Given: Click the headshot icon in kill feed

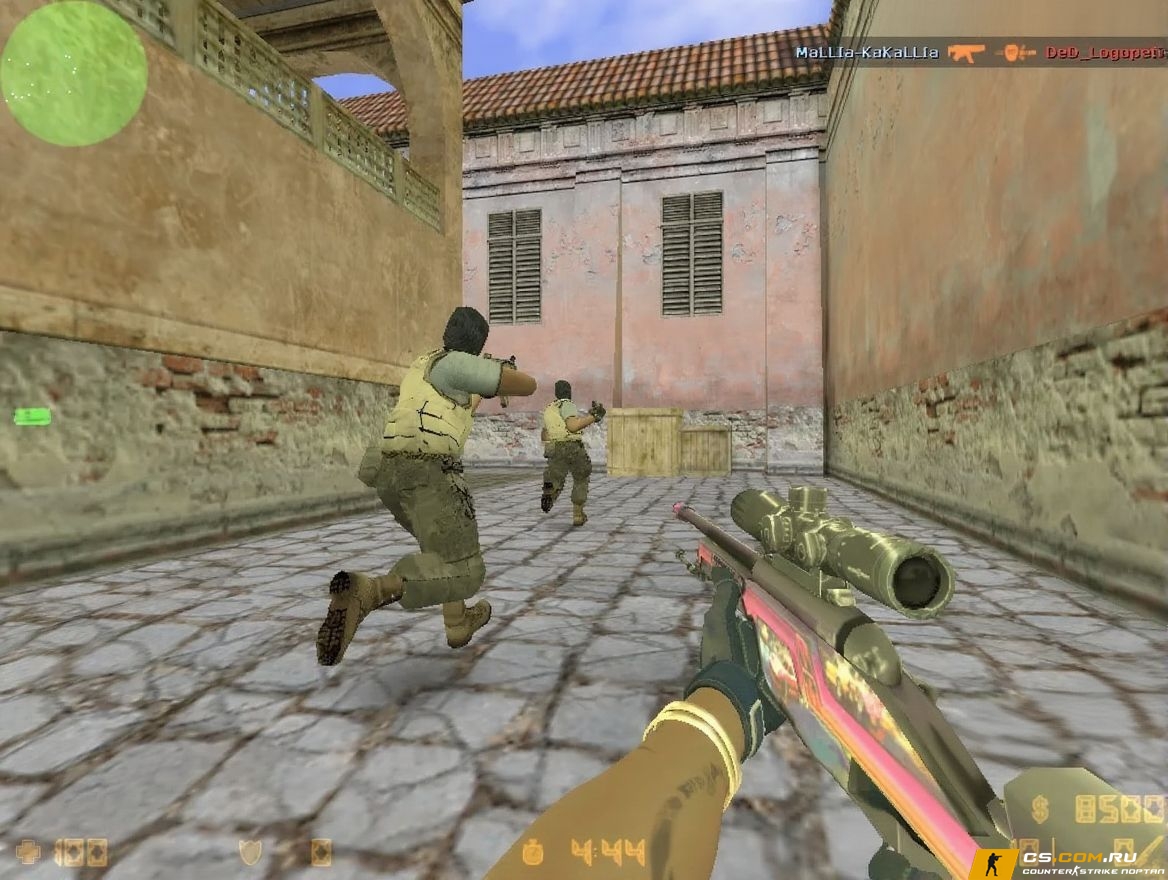Looking at the screenshot, I should click(1019, 52).
